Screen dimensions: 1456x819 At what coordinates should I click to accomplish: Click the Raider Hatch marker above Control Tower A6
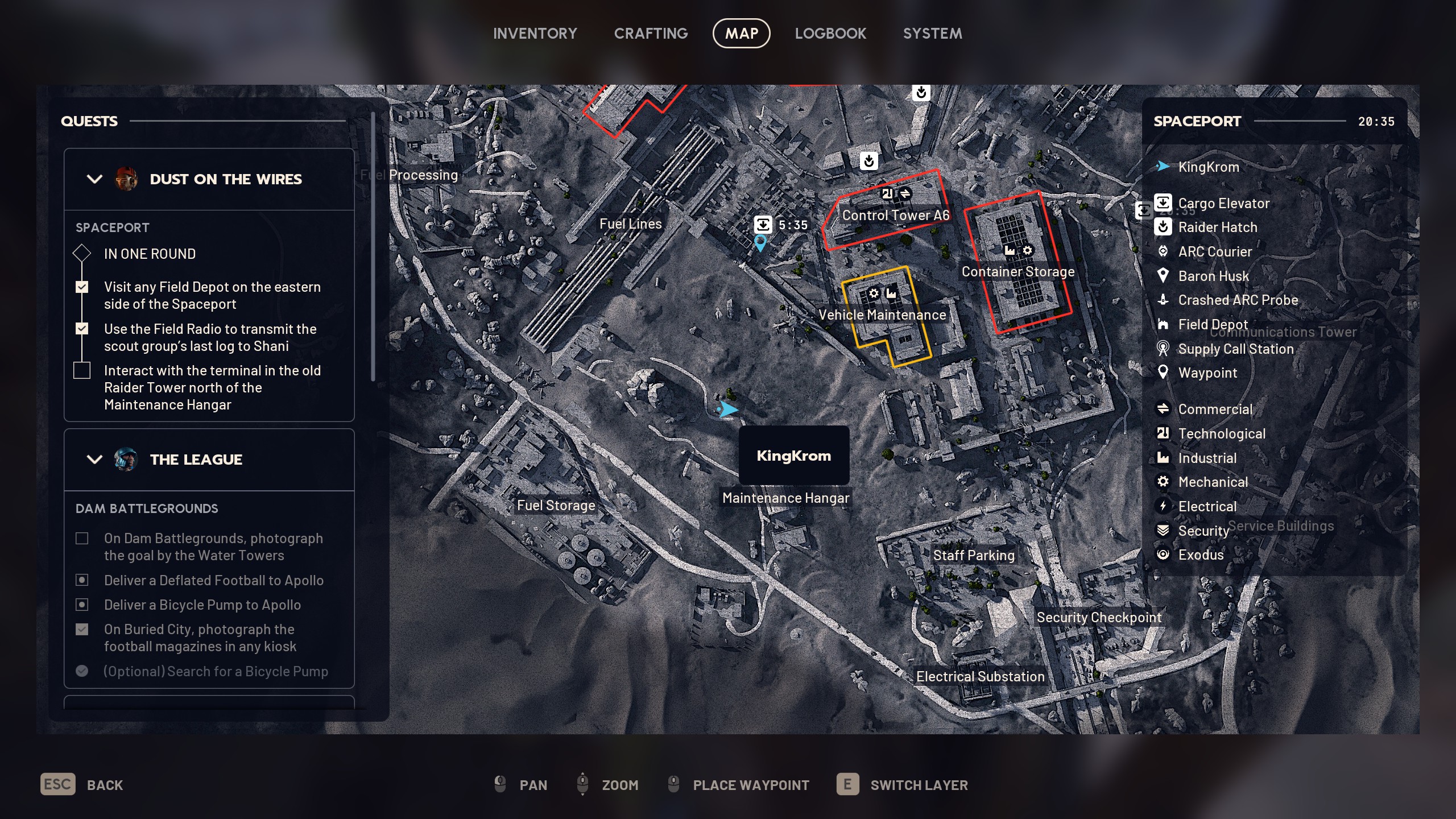click(x=868, y=160)
